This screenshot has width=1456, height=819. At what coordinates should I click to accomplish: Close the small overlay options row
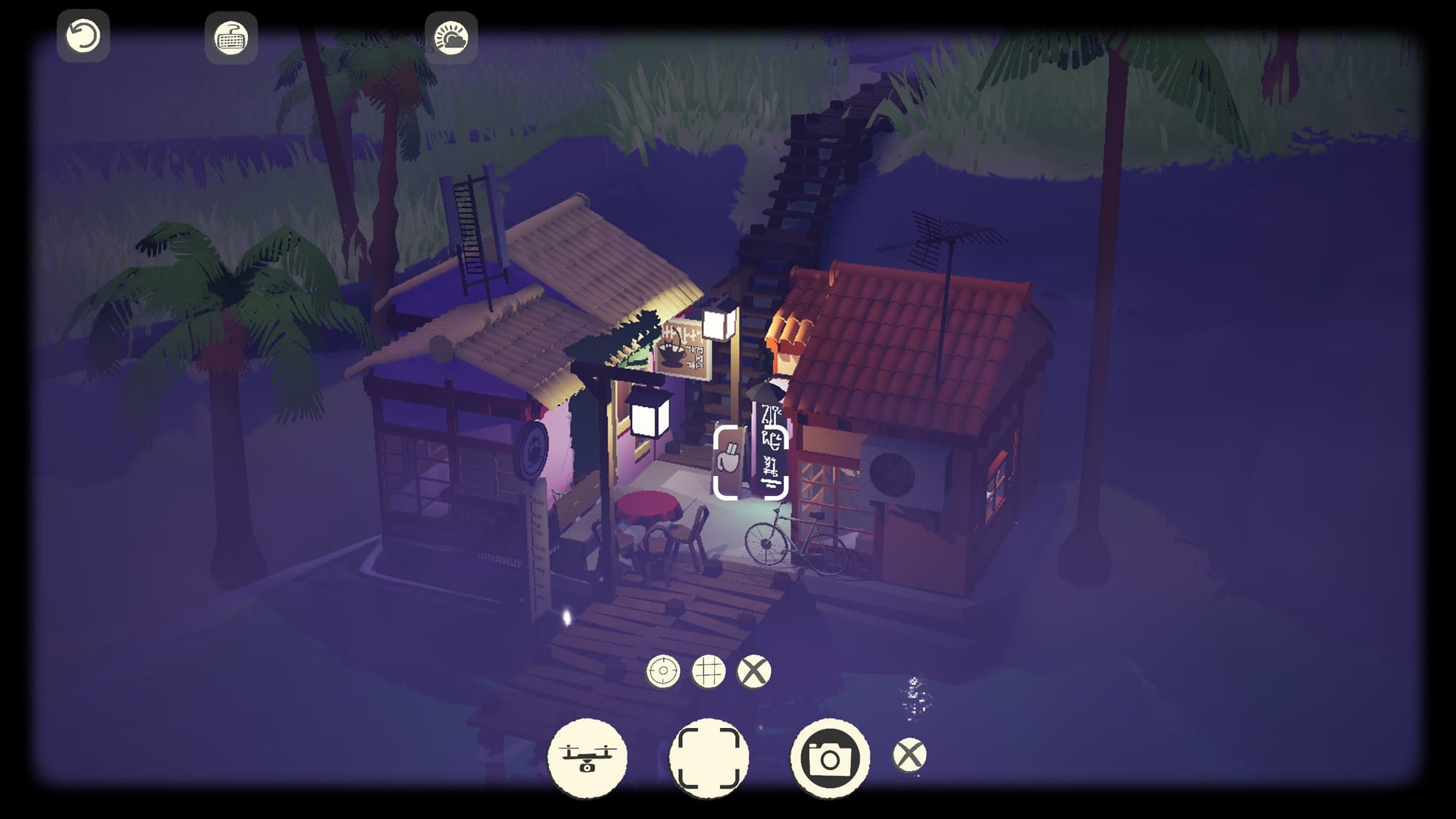point(753,671)
